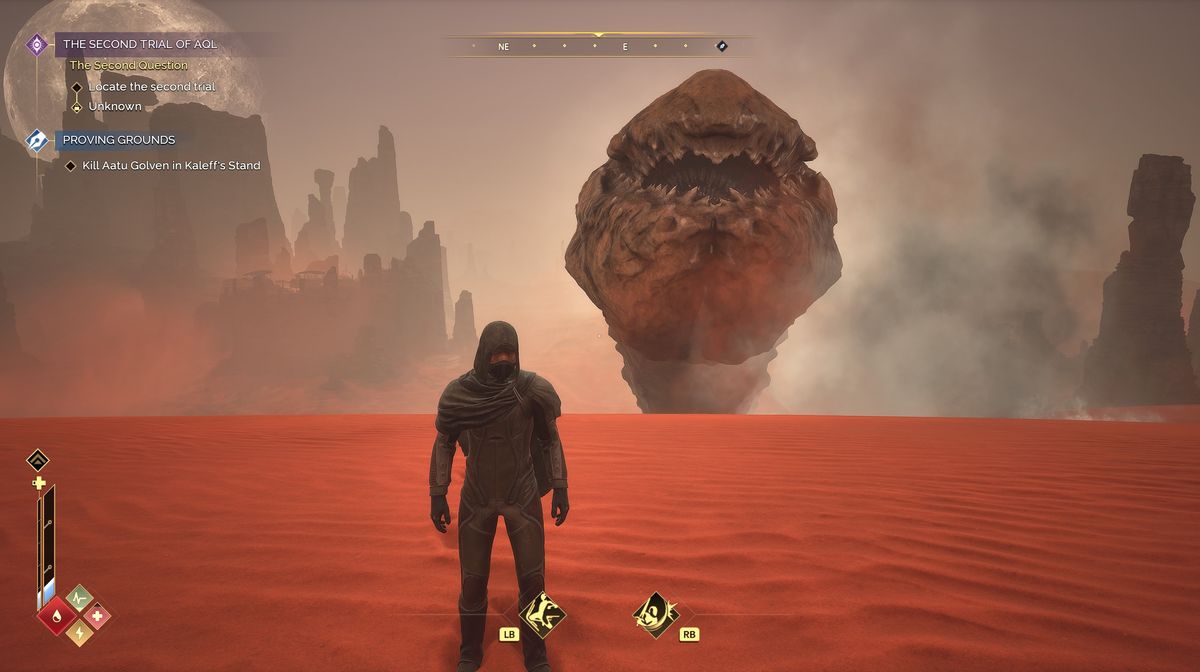Image resolution: width=1200 pixels, height=672 pixels.
Task: Activate the leaping figure ability icon
Action: tap(543, 614)
